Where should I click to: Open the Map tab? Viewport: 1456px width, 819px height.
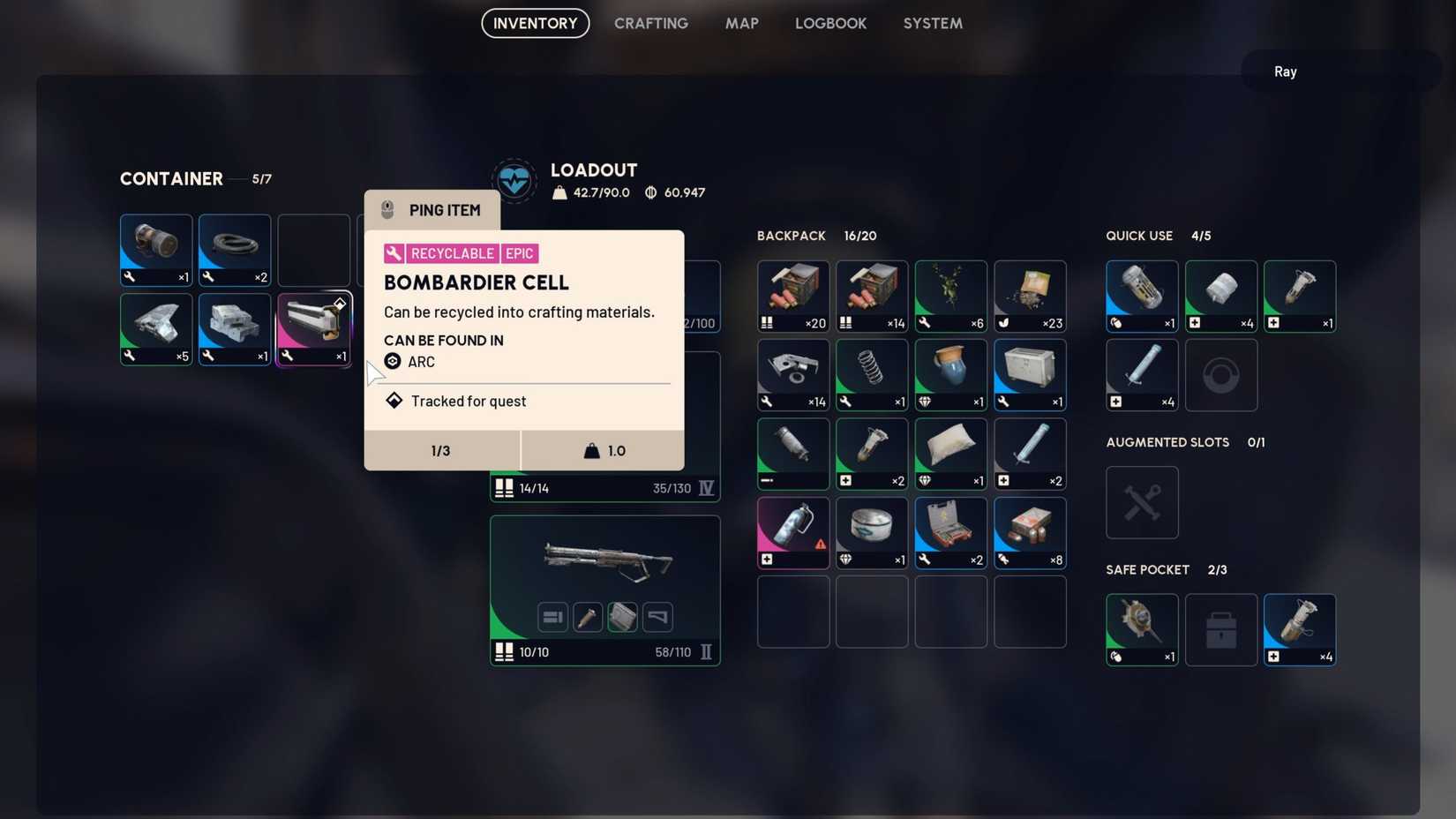[741, 24]
